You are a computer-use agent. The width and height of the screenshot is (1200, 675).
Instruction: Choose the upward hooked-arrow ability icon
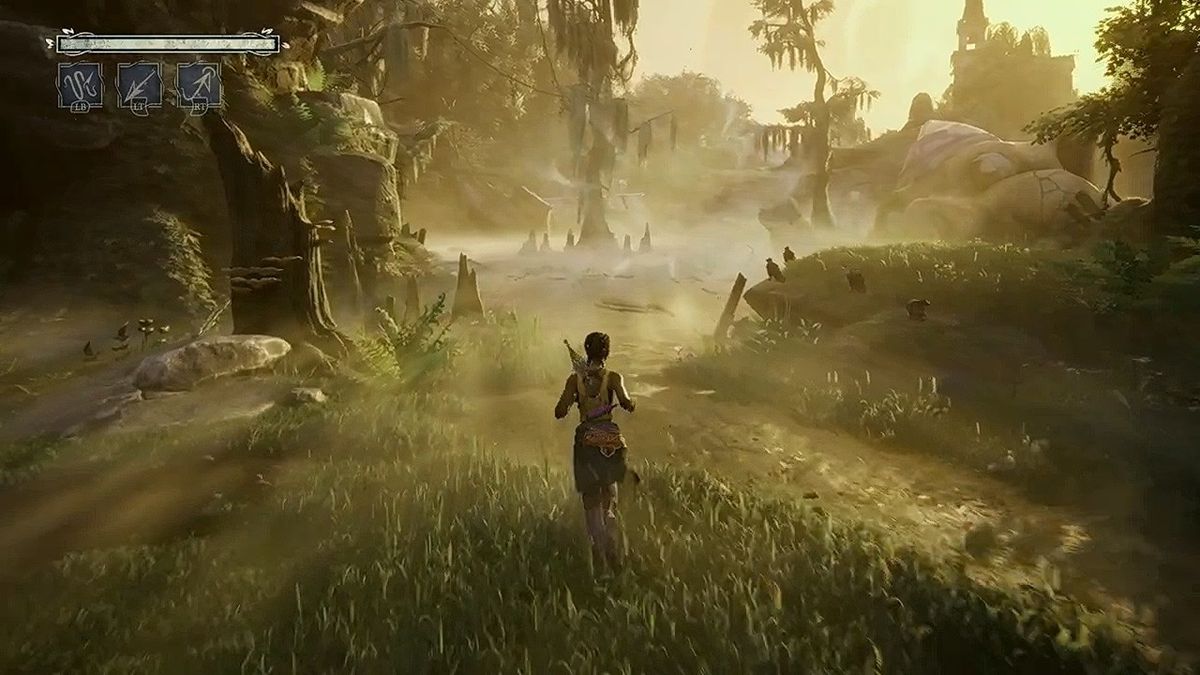click(199, 85)
